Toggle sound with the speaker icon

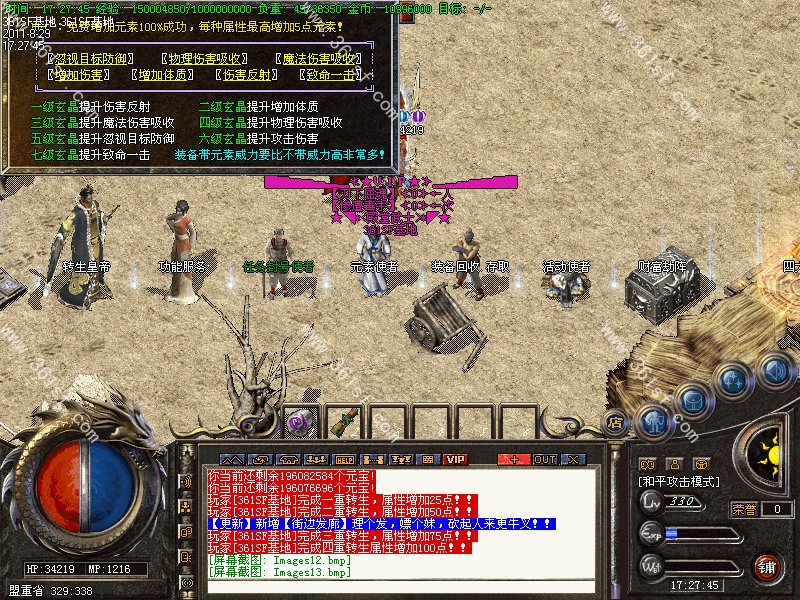773,372
